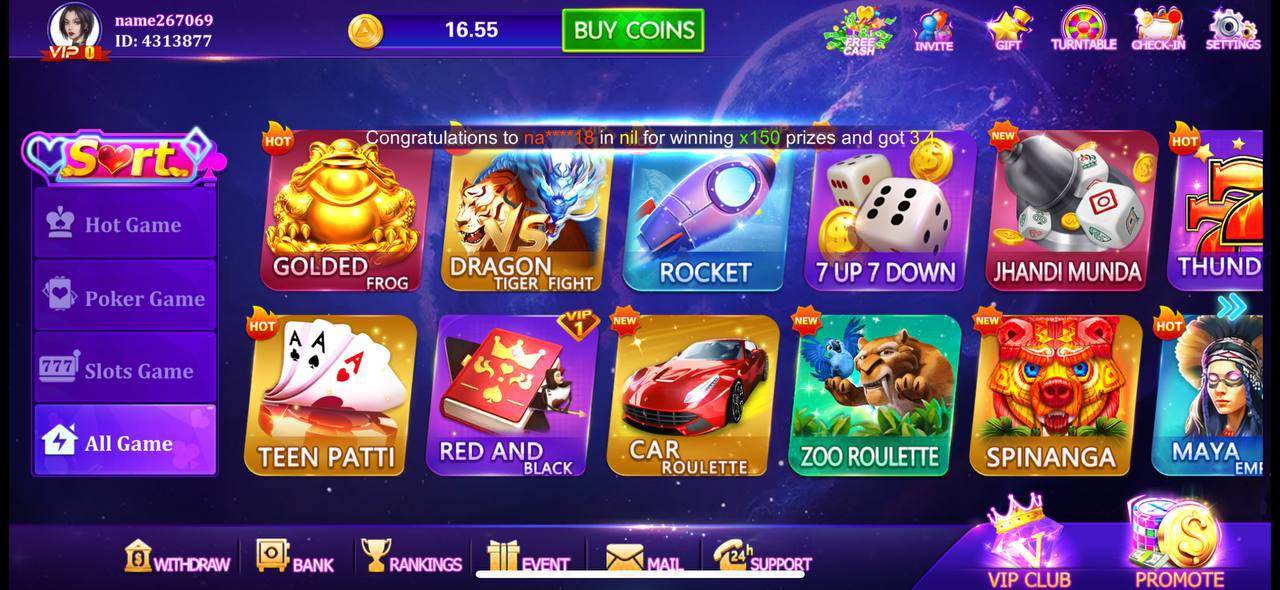Open the Turntable wheel

pyautogui.click(x=1083, y=29)
